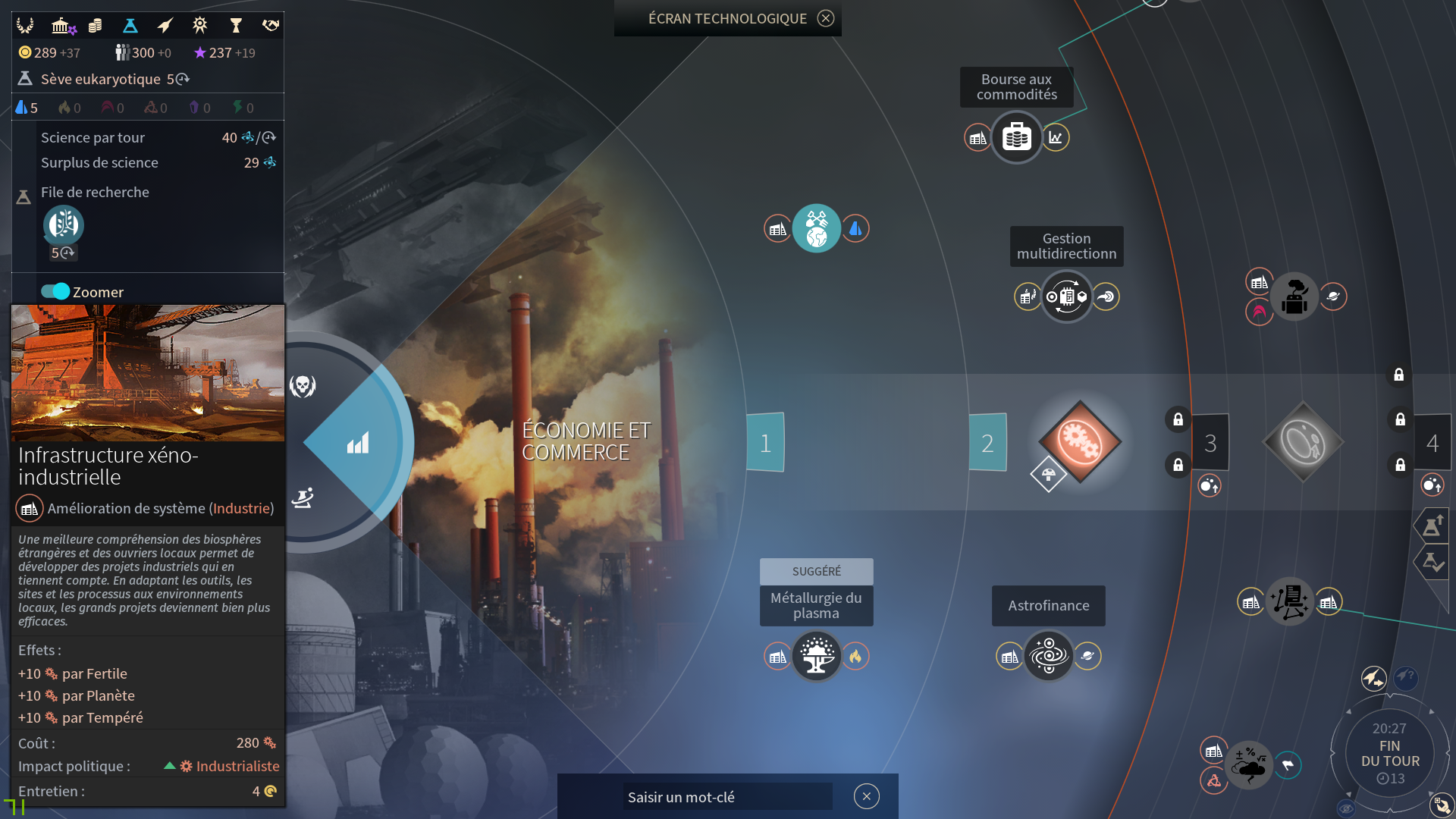Open the empire laurel menu icon

coord(25,26)
